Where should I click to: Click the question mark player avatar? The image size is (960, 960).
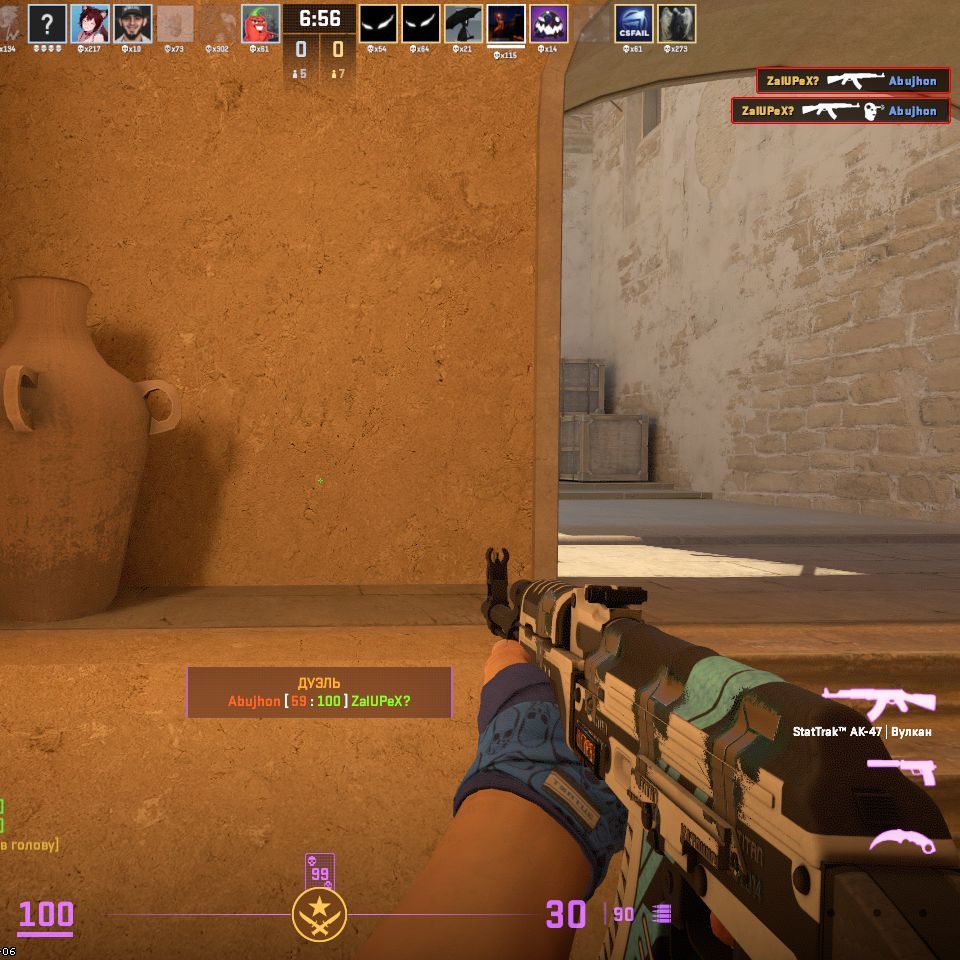47,23
